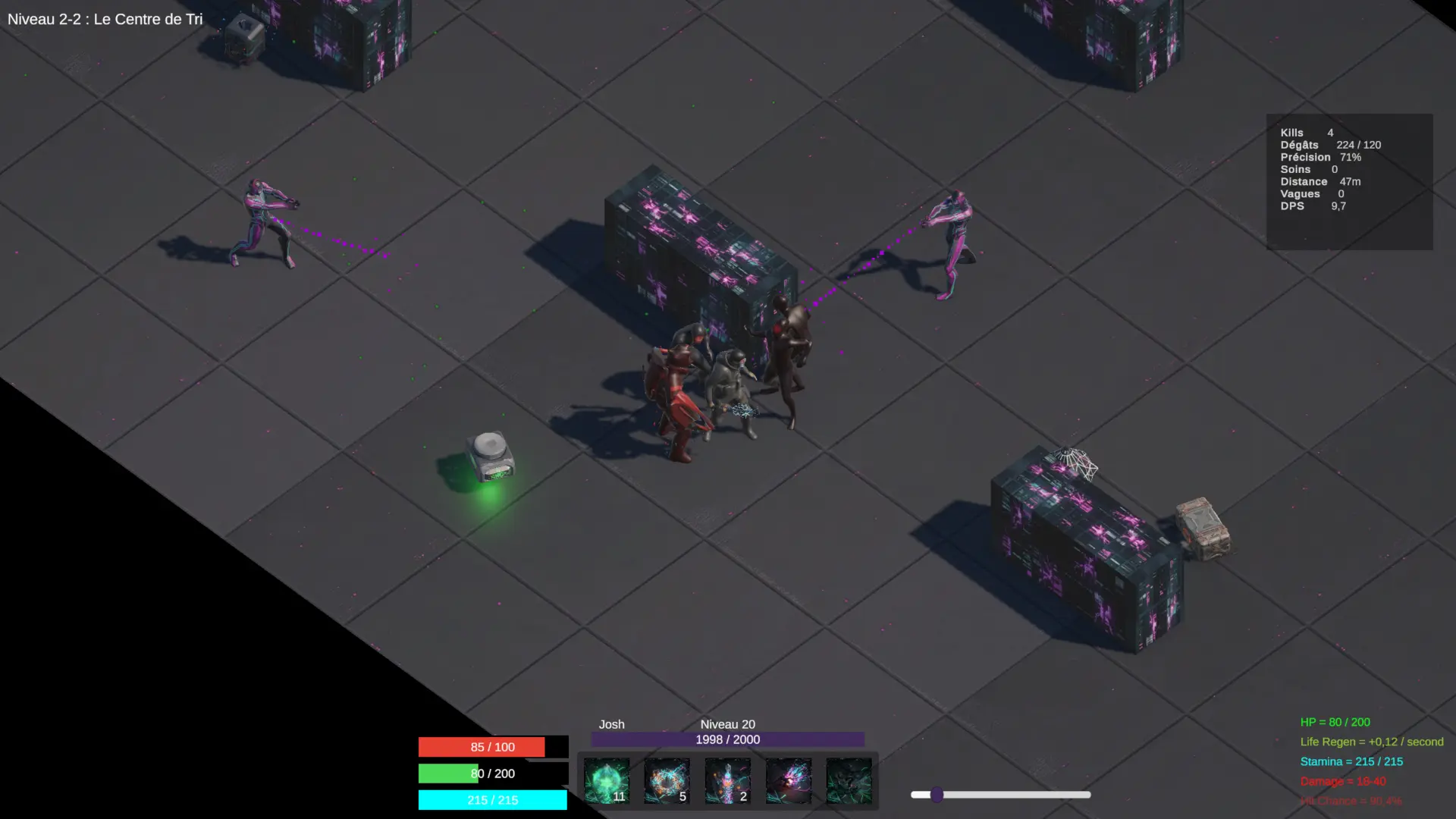The image size is (1456, 819).
Task: Click the purple XP bar showing 1998/2000
Action: pyautogui.click(x=727, y=739)
